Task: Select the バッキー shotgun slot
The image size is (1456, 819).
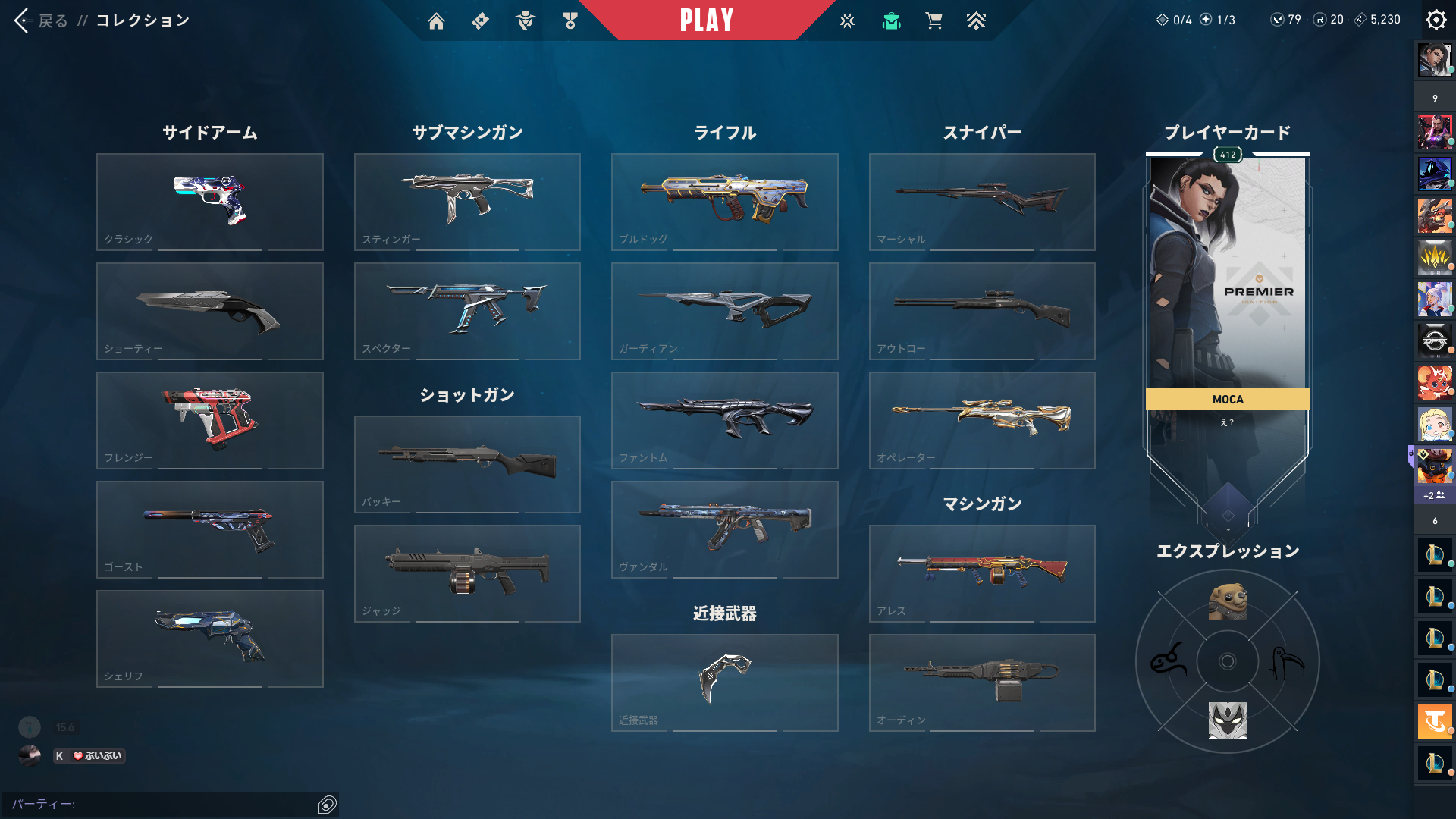Action: (x=467, y=464)
